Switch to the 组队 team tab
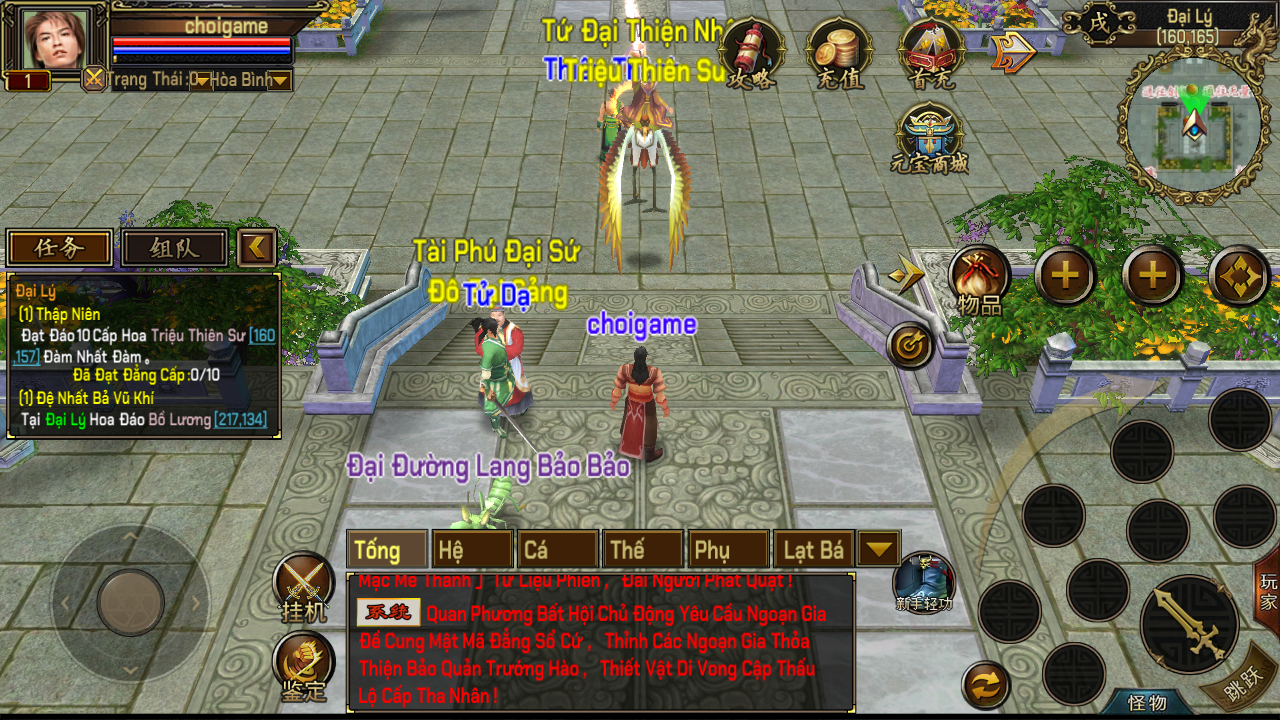Image resolution: width=1280 pixels, height=720 pixels. click(175, 248)
